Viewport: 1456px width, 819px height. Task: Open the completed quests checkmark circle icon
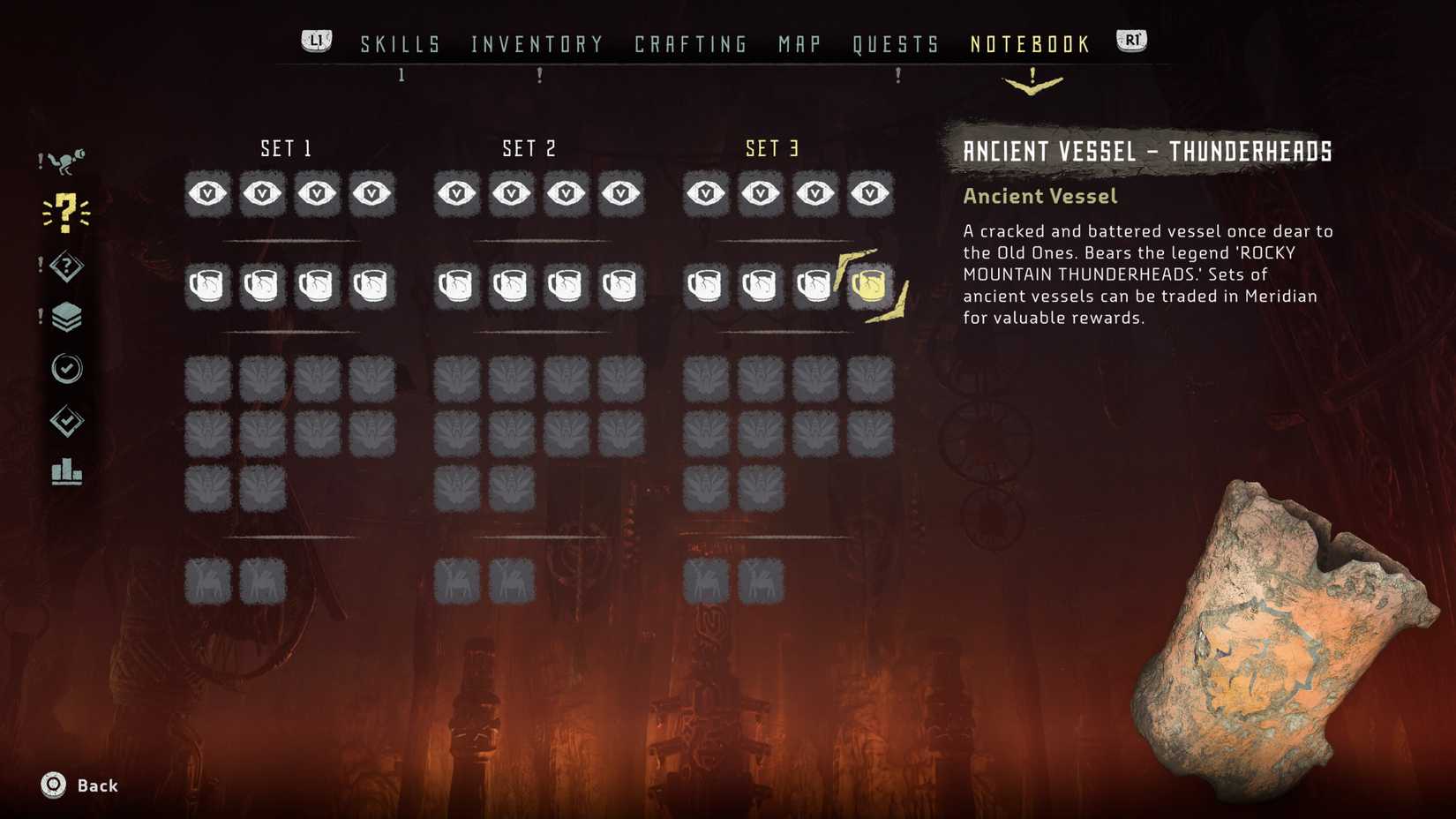tap(66, 369)
